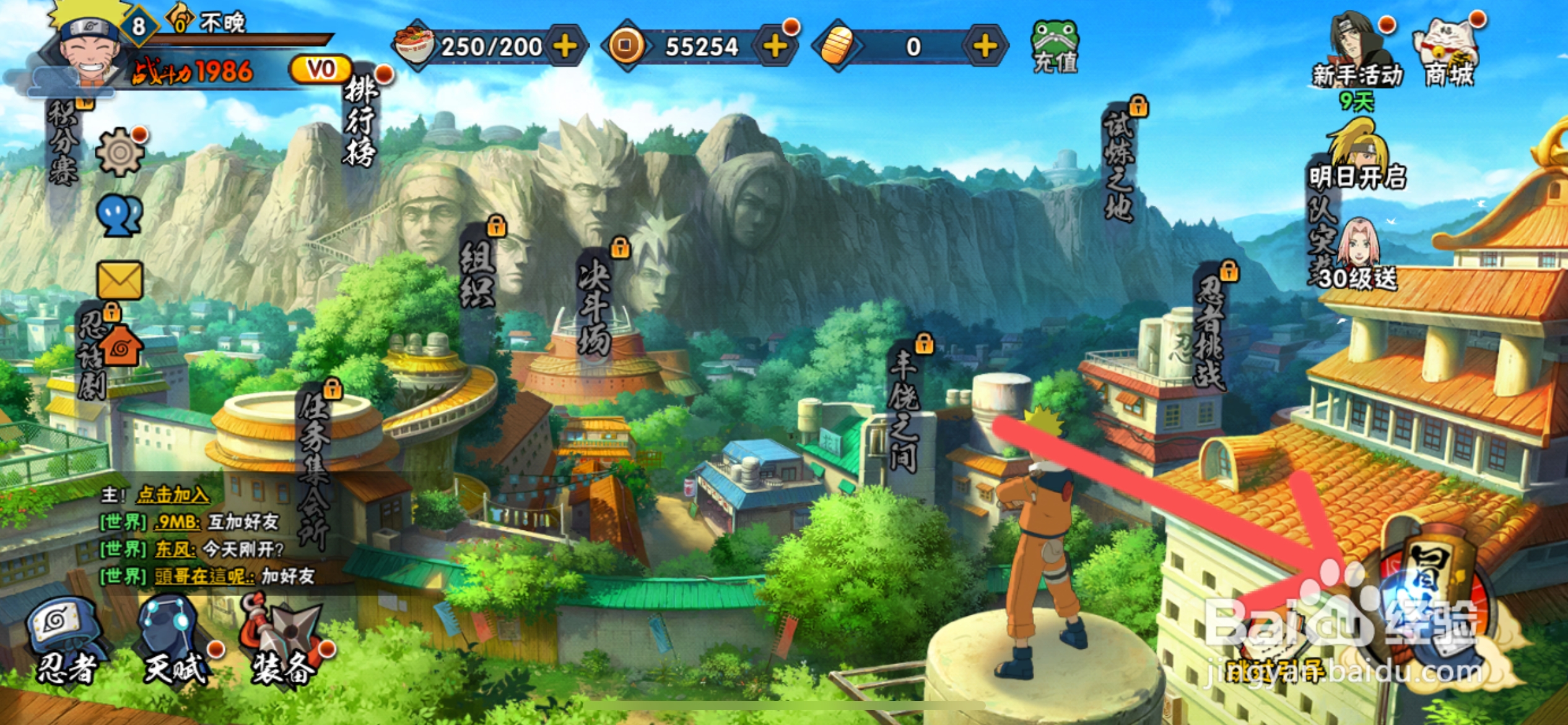Open the 忍者 (Ninja) menu
1568x725 pixels.
[x=65, y=641]
